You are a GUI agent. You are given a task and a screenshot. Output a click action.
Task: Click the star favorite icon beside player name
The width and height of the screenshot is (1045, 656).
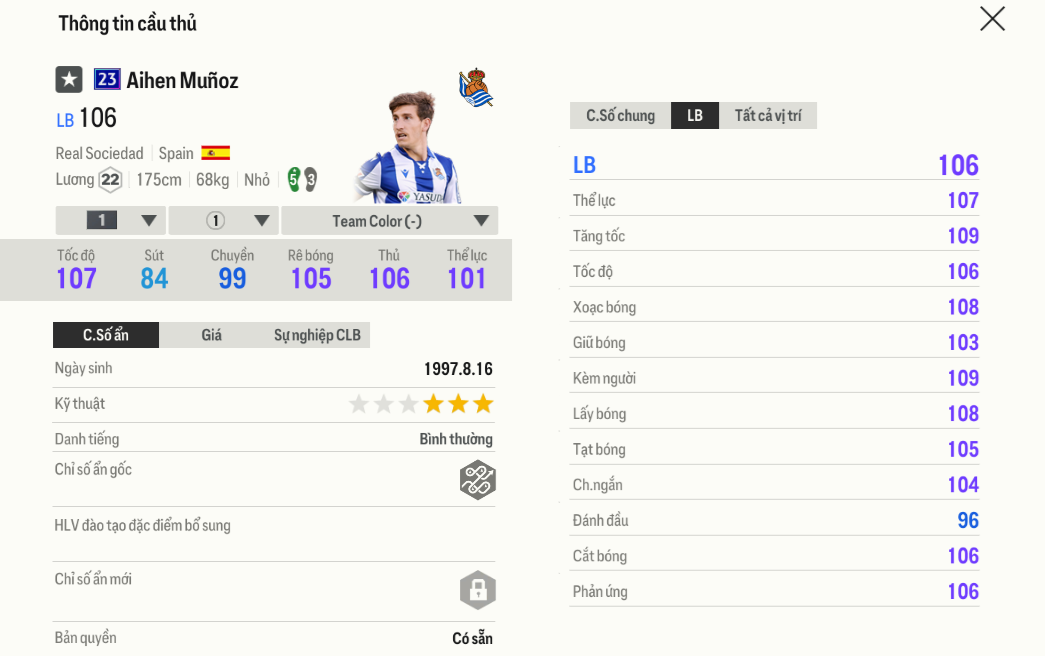(x=69, y=80)
